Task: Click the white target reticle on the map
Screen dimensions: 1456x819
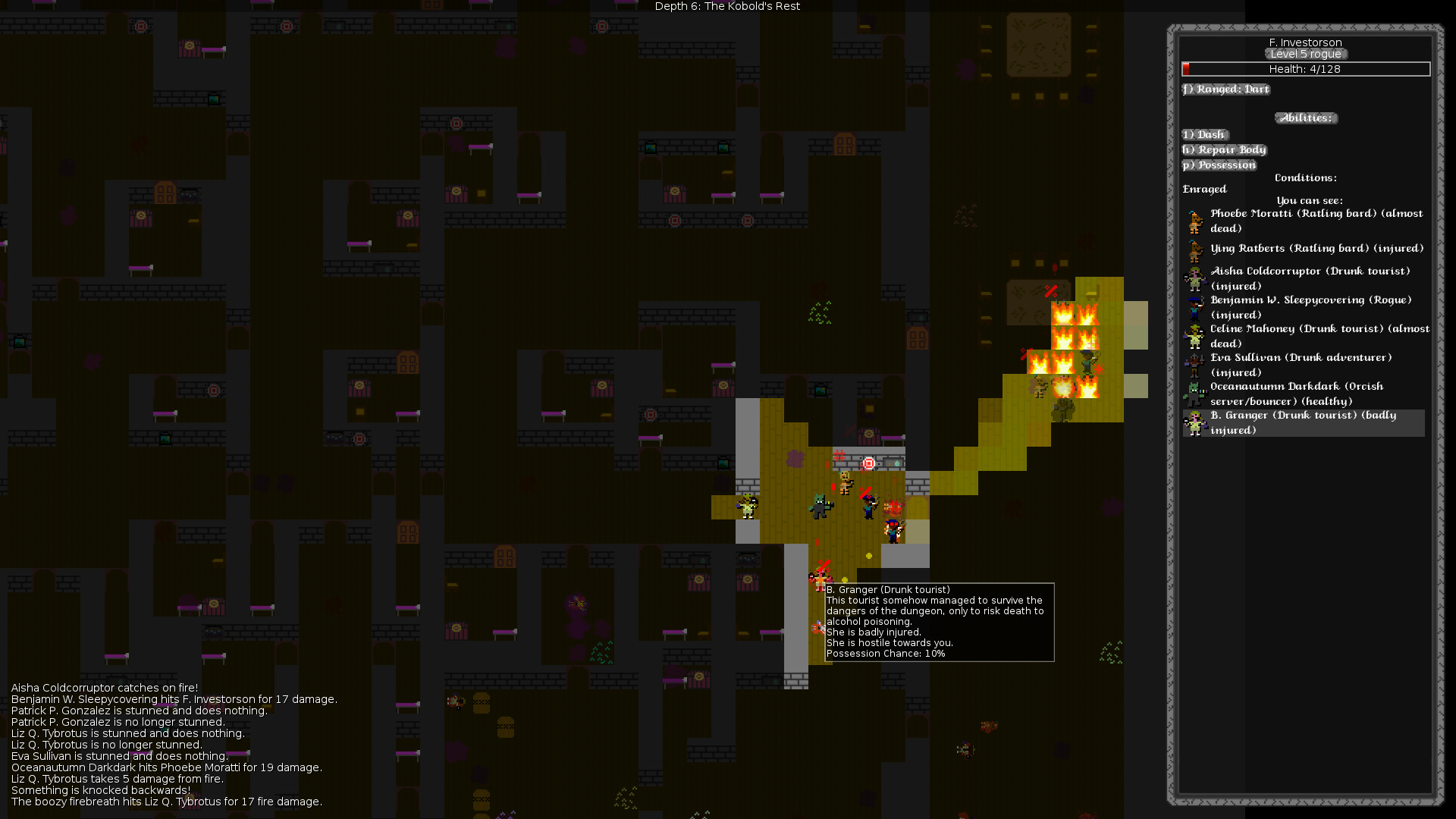Action: 869,463
